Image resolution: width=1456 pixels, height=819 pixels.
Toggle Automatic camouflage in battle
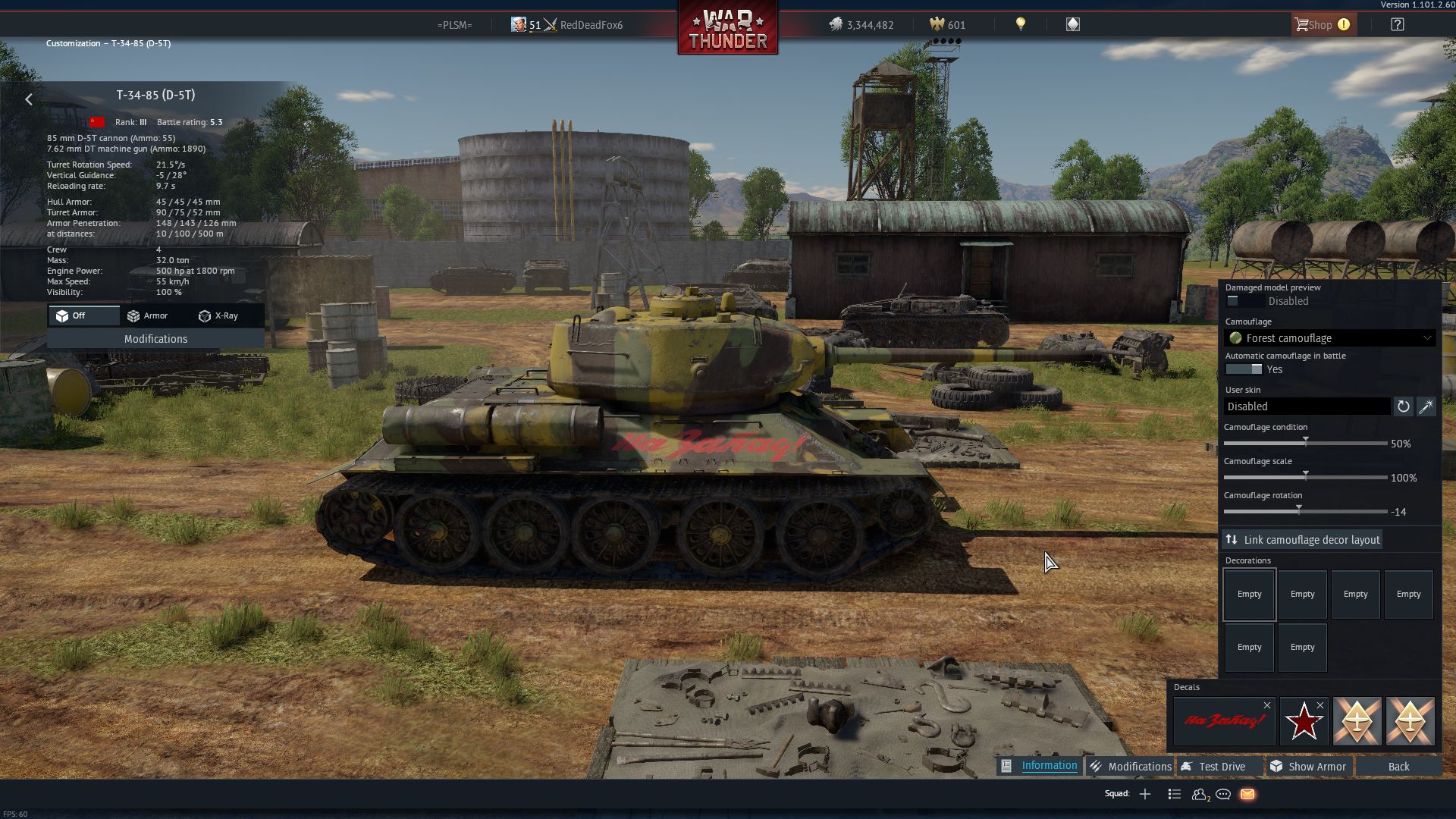pos(1244,369)
